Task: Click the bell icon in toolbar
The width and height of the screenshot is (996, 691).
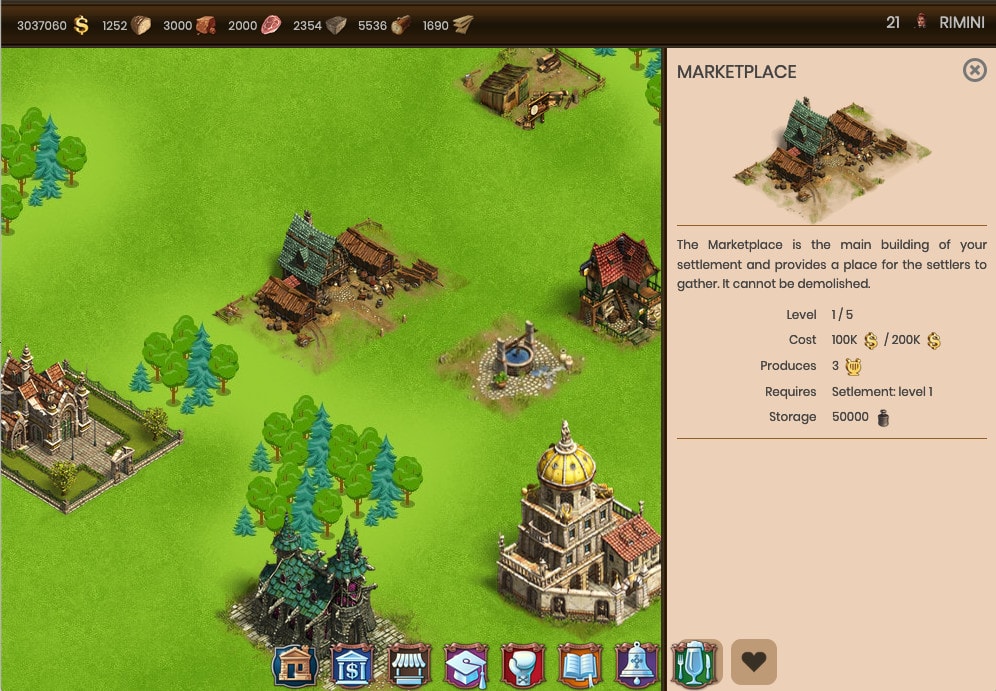Action: (x=636, y=665)
